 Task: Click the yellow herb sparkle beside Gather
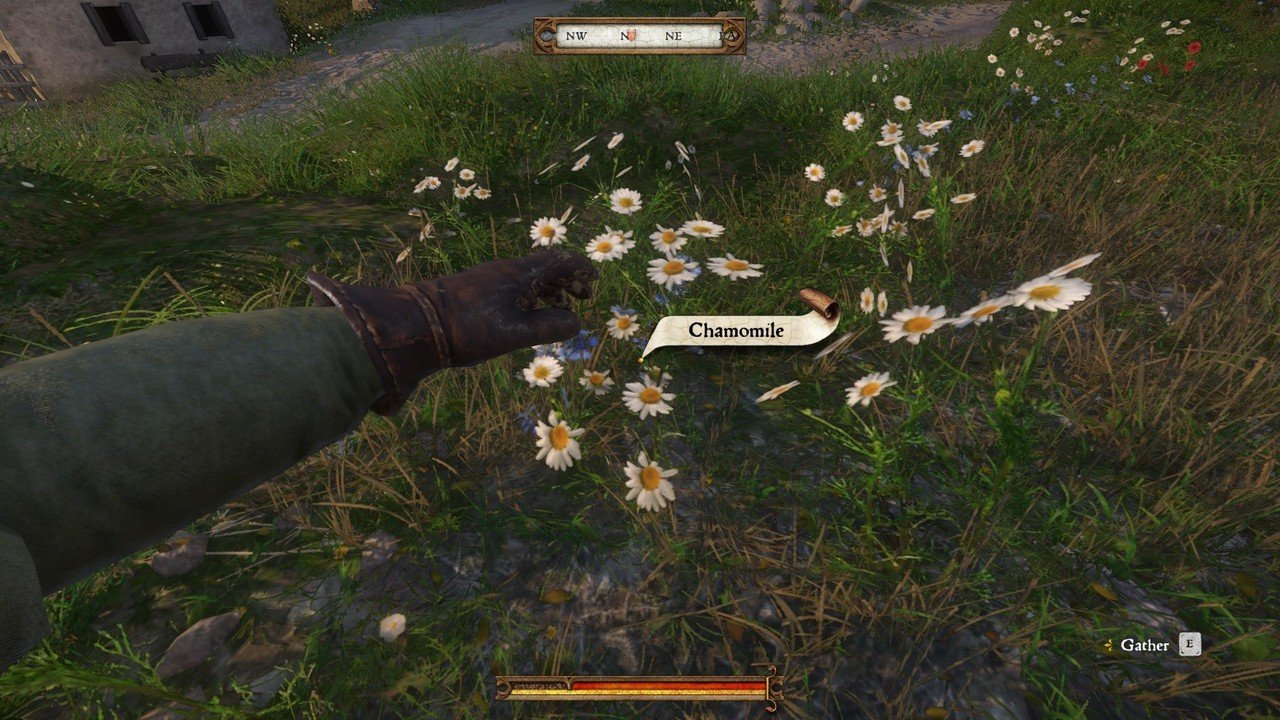tap(1110, 646)
